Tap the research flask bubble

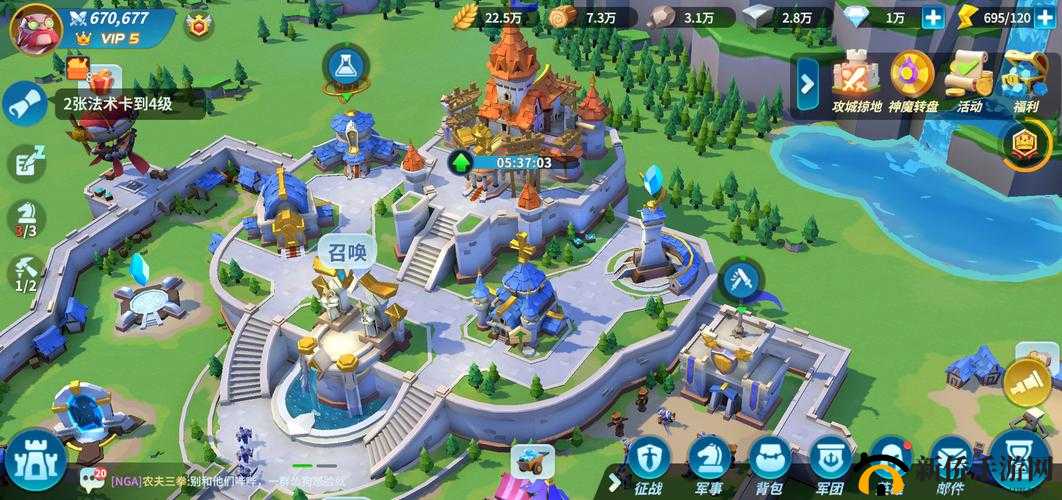(x=345, y=67)
